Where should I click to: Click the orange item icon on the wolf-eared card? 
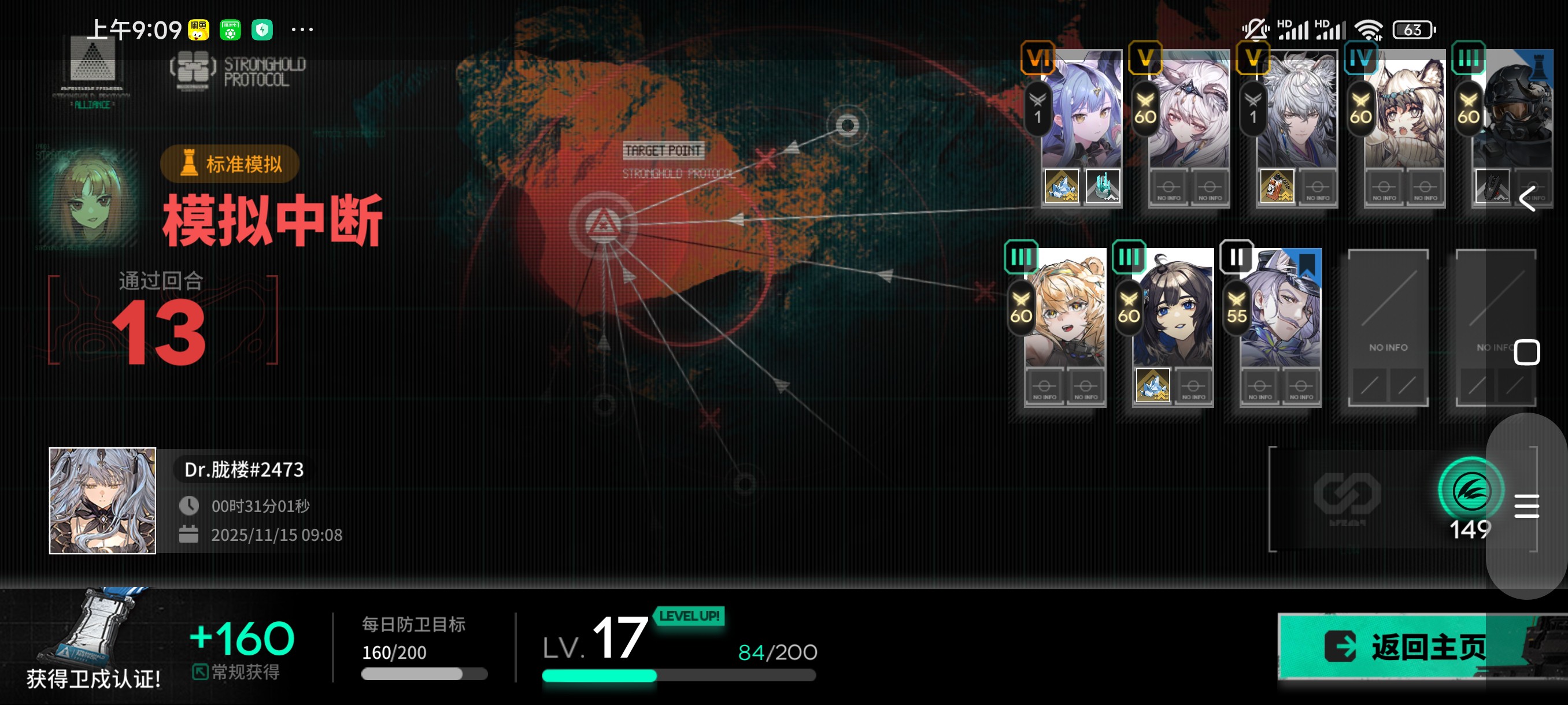pyautogui.click(x=1277, y=185)
